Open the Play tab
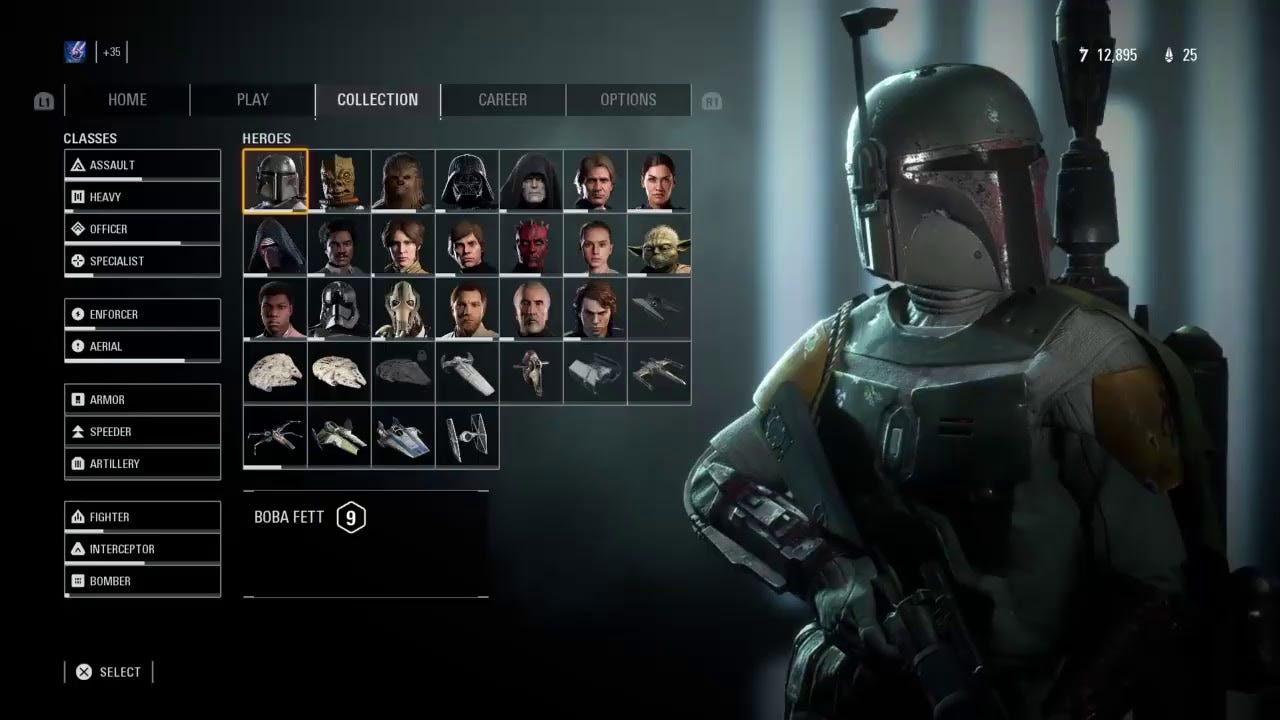Viewport: 1280px width, 720px height. (x=252, y=100)
